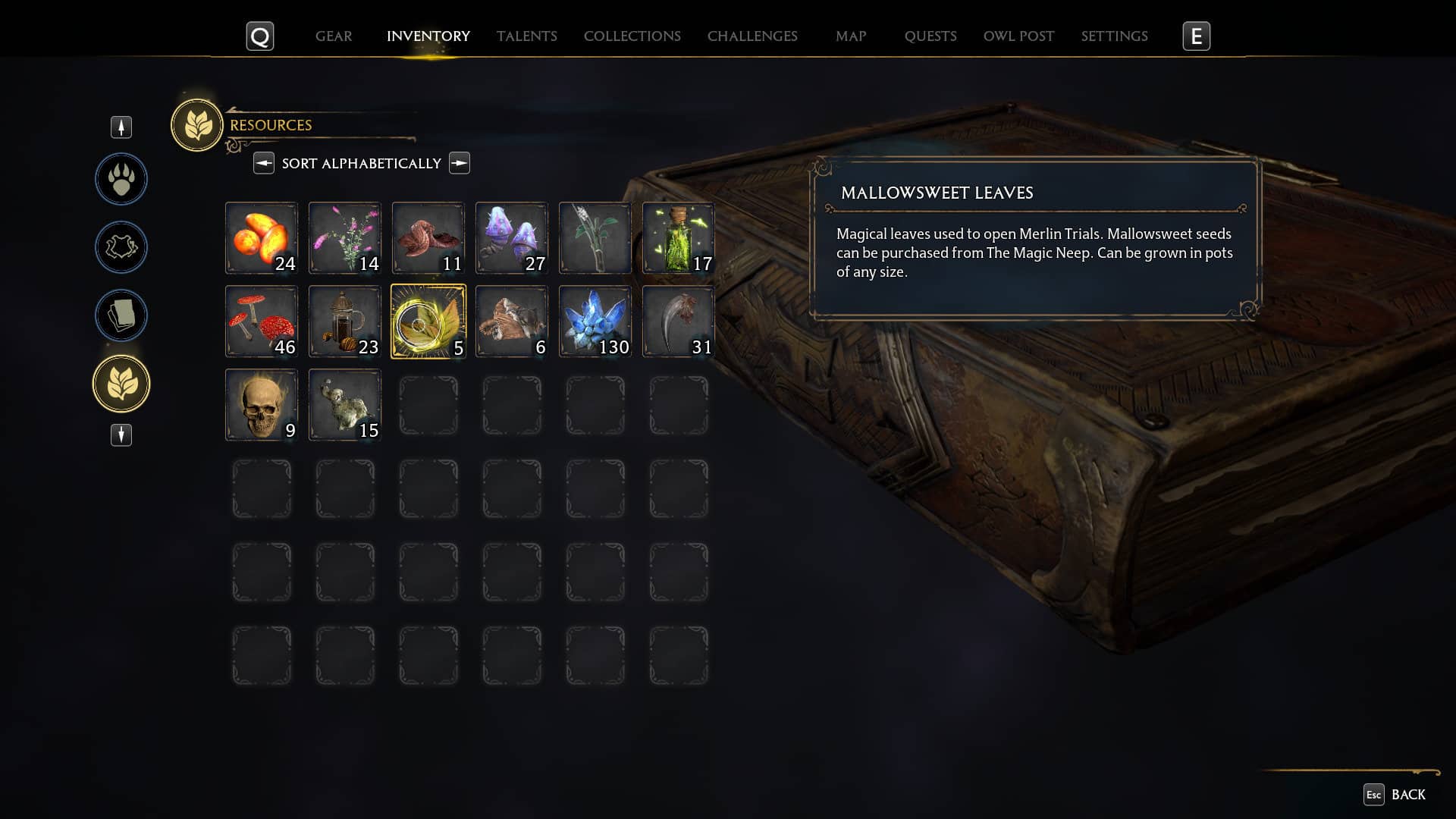The image size is (1456, 819).
Task: Show the Challenges tab
Action: [x=752, y=36]
